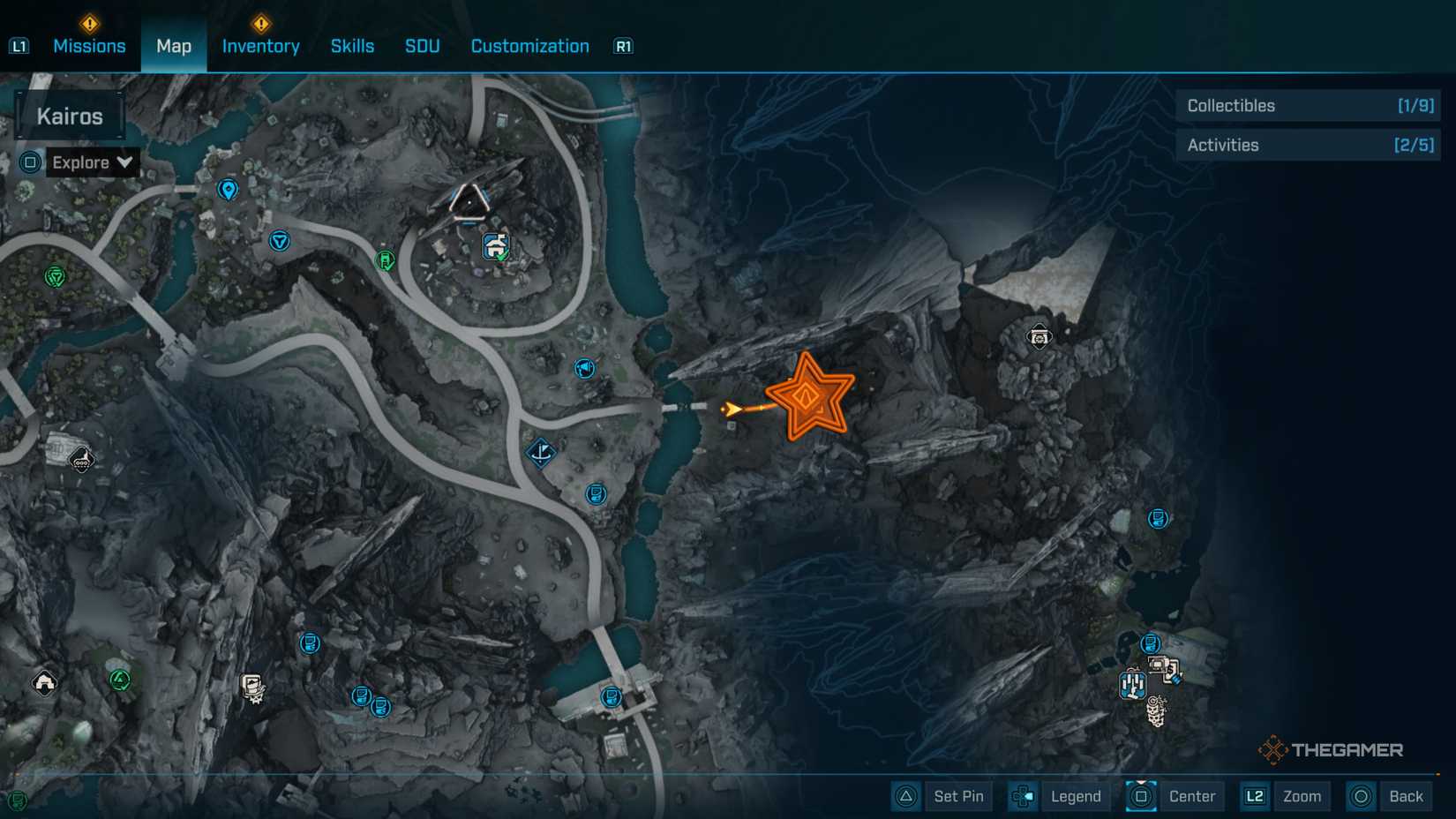Expand the Activities 2/5 category
The width and height of the screenshot is (1456, 819).
click(1308, 144)
